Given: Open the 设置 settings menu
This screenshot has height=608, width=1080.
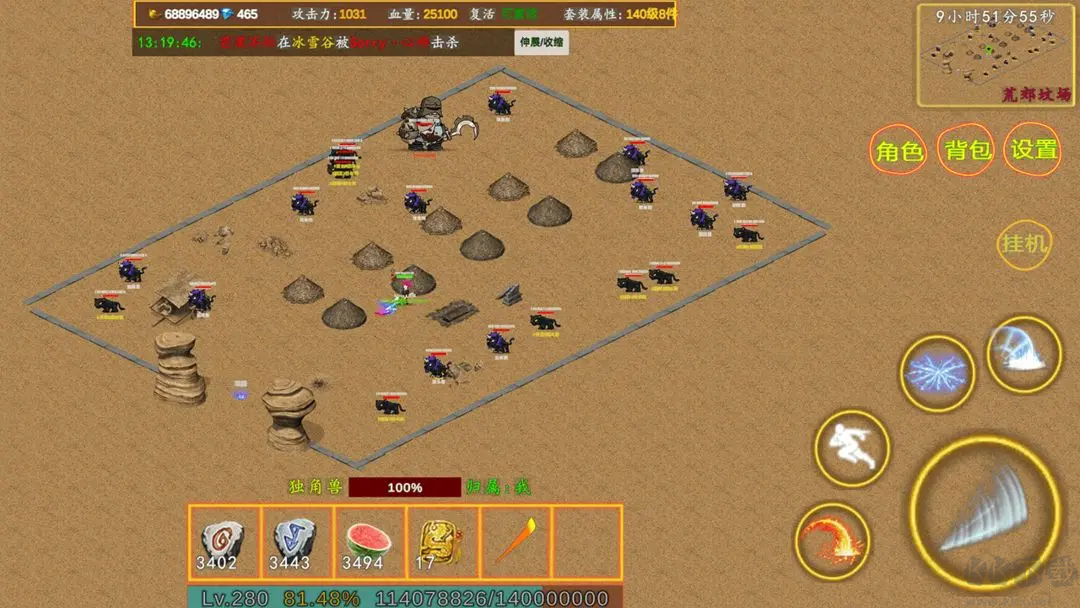Looking at the screenshot, I should point(1034,150).
